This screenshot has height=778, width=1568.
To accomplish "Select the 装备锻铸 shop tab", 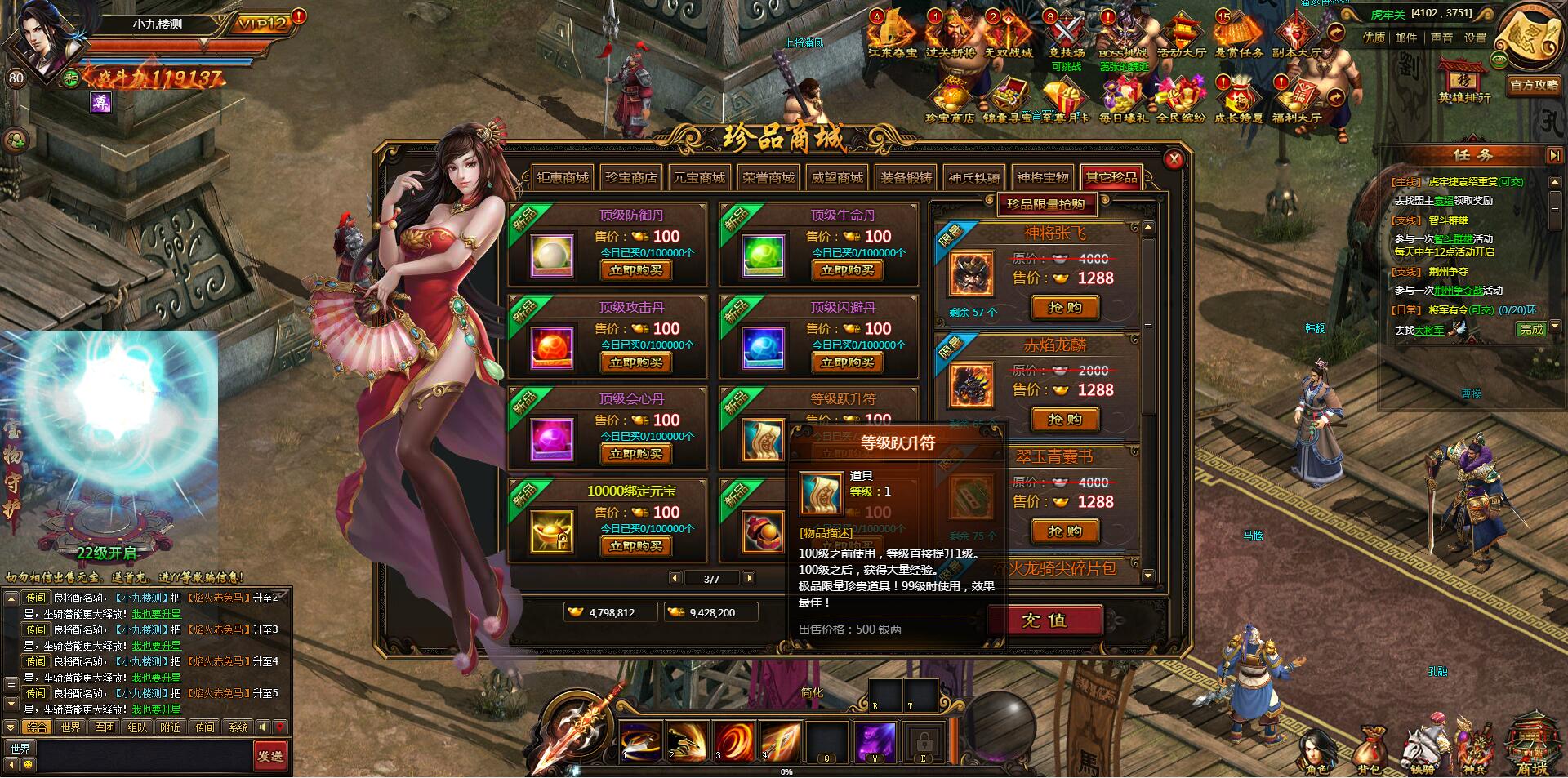I will pyautogui.click(x=906, y=177).
